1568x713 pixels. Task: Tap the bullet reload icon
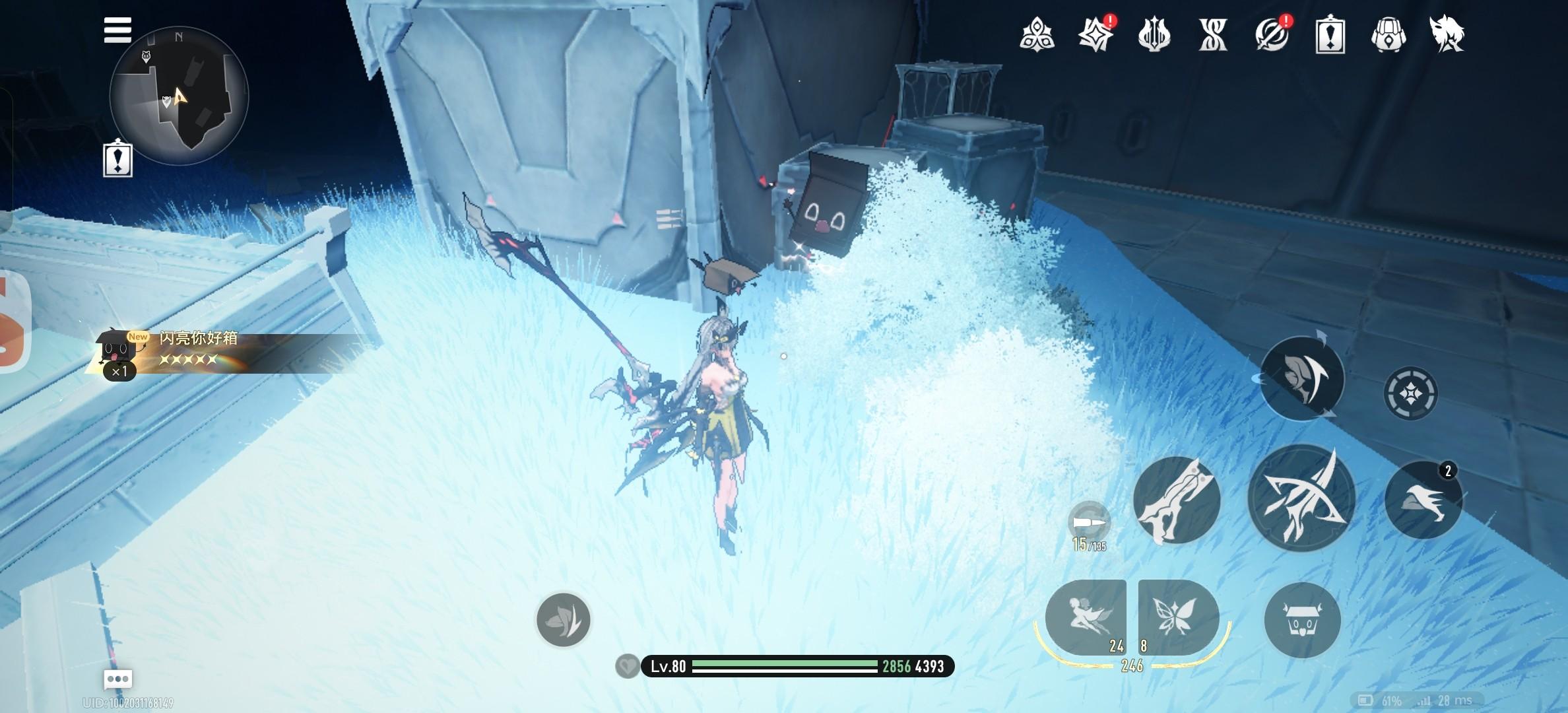click(x=1089, y=522)
